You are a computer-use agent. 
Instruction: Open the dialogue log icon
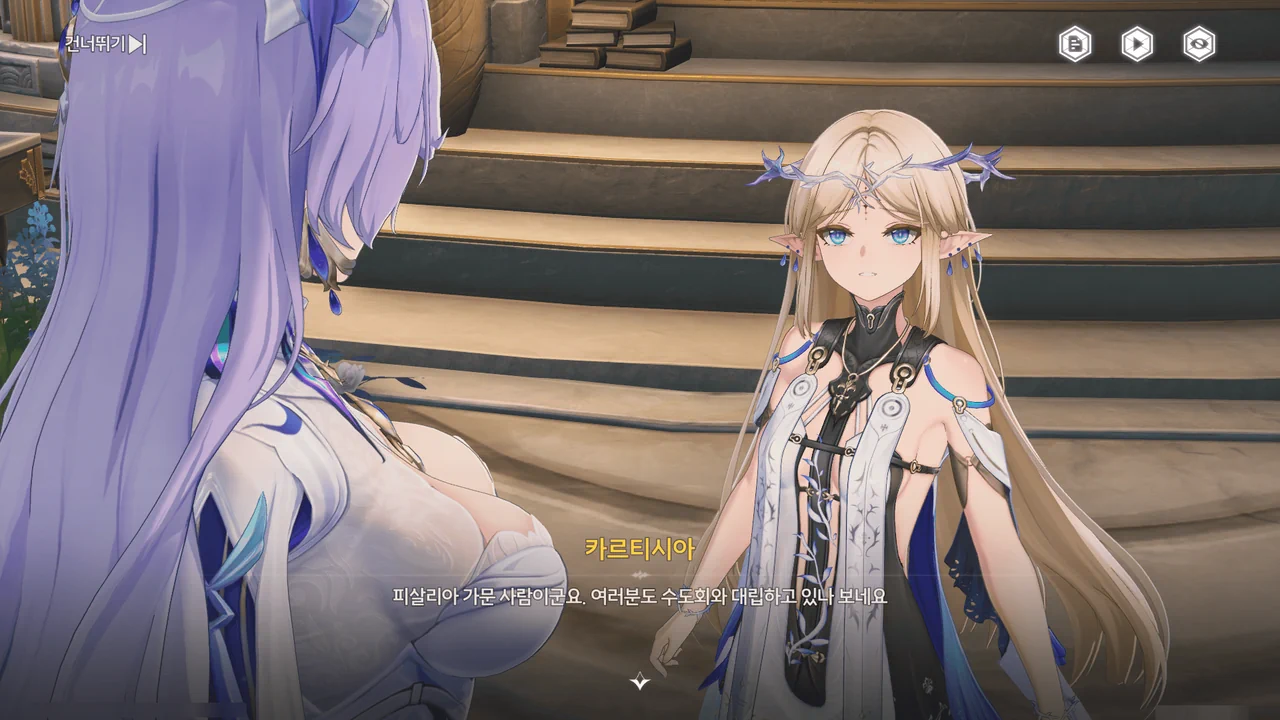(x=1075, y=44)
